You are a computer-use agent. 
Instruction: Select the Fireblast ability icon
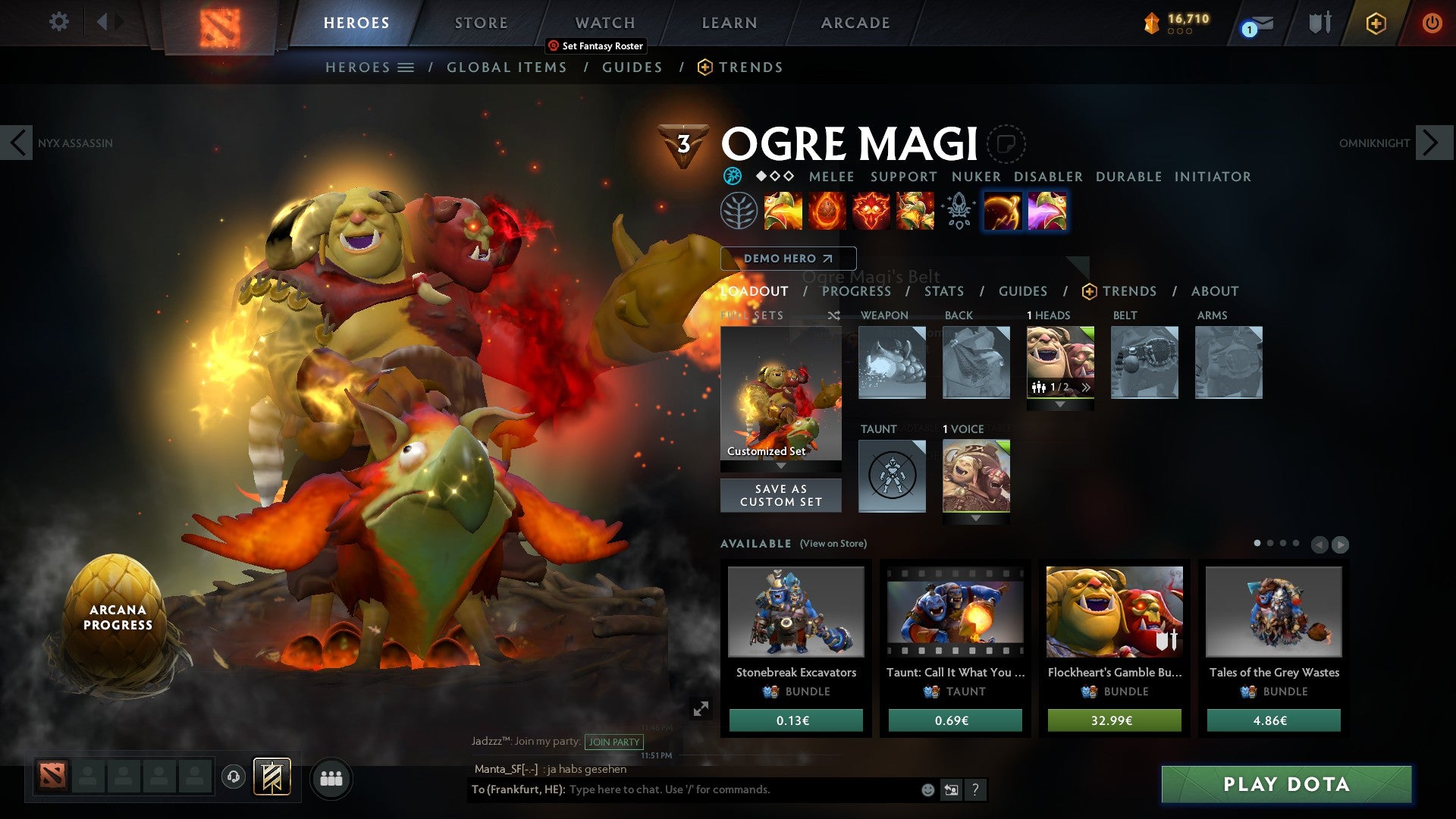click(x=782, y=213)
